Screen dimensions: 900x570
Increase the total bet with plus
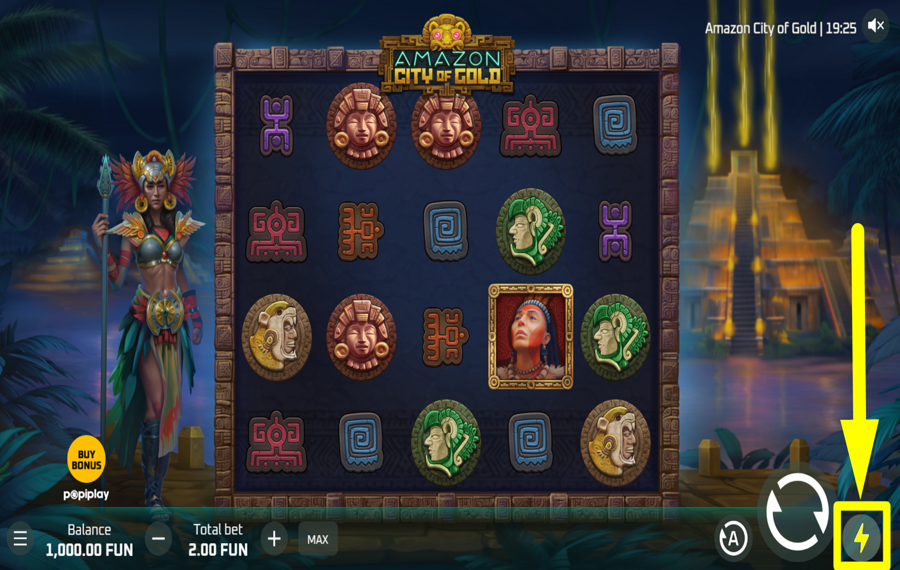point(274,540)
